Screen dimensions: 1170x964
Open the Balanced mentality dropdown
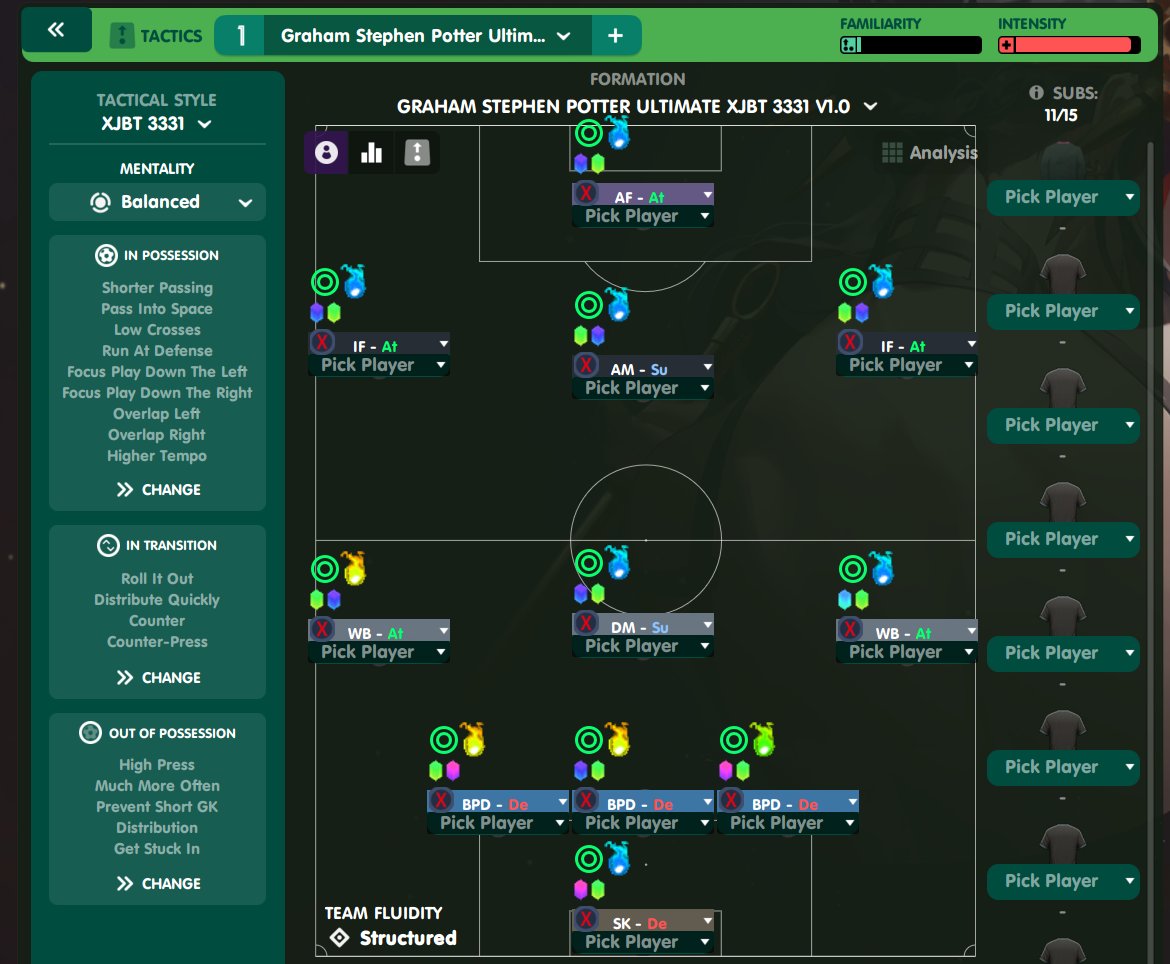(157, 202)
